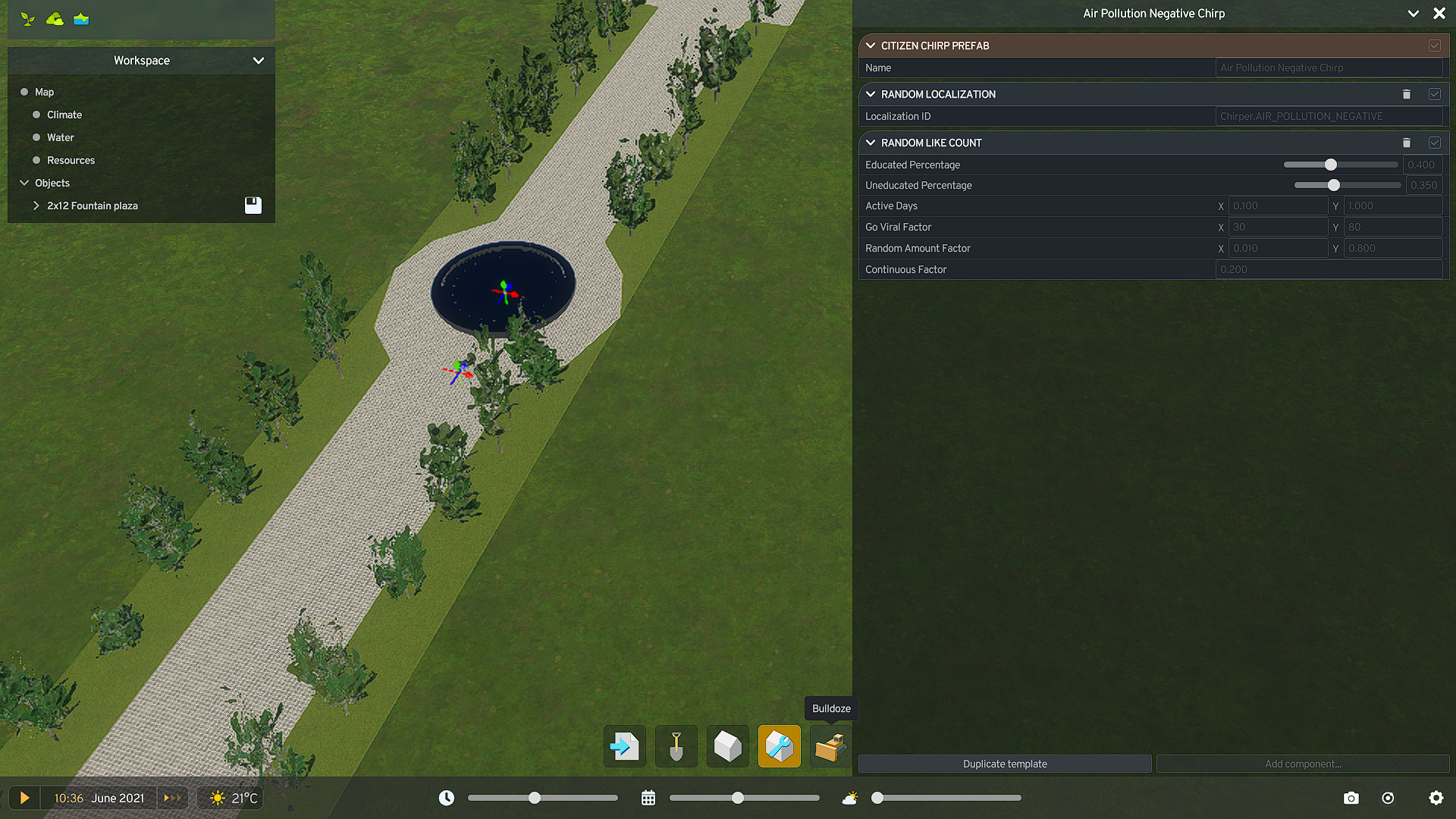Select the Bulldoze tool
Viewport: 1456px width, 819px height.
830,746
